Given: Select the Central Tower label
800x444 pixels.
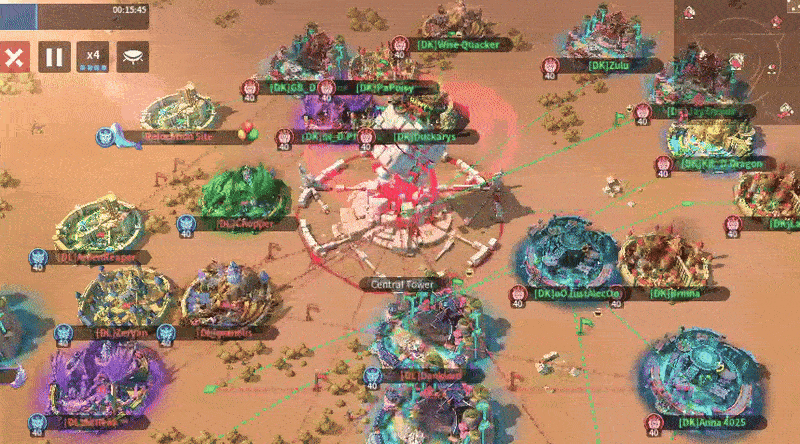Looking at the screenshot, I should [401, 284].
